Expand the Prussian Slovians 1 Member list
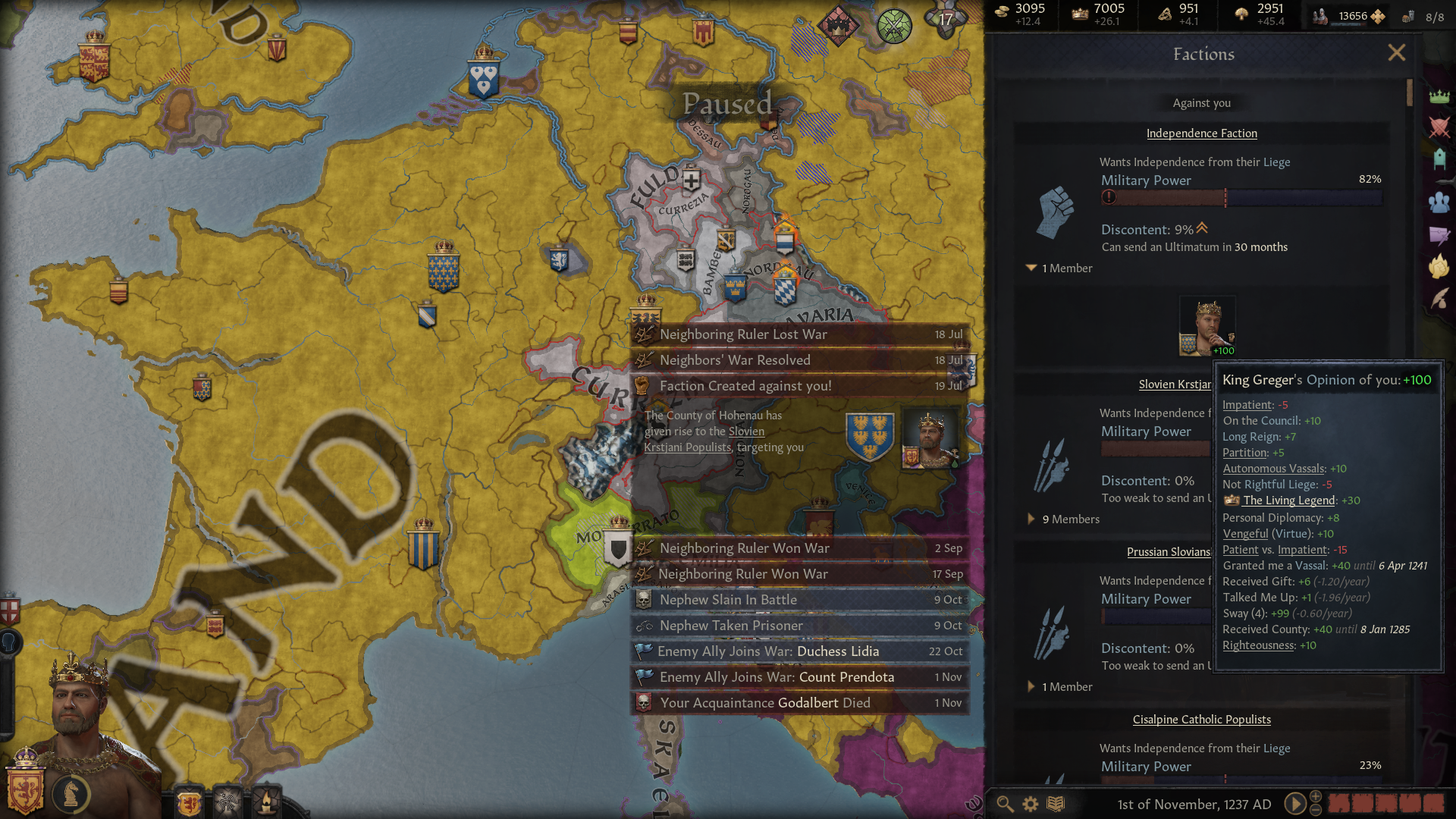The height and width of the screenshot is (819, 1456). pyautogui.click(x=1059, y=686)
